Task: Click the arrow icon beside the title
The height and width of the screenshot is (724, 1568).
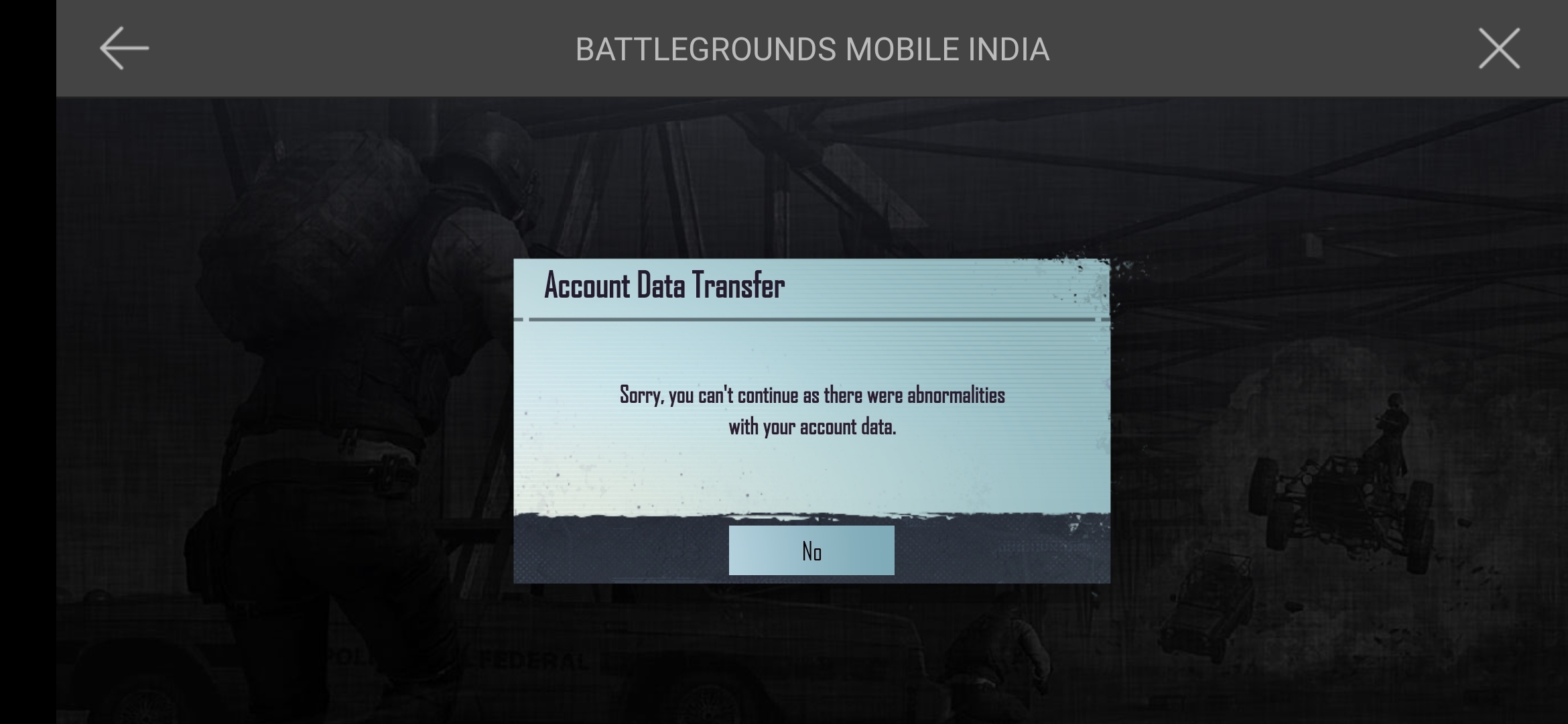Action: click(125, 48)
